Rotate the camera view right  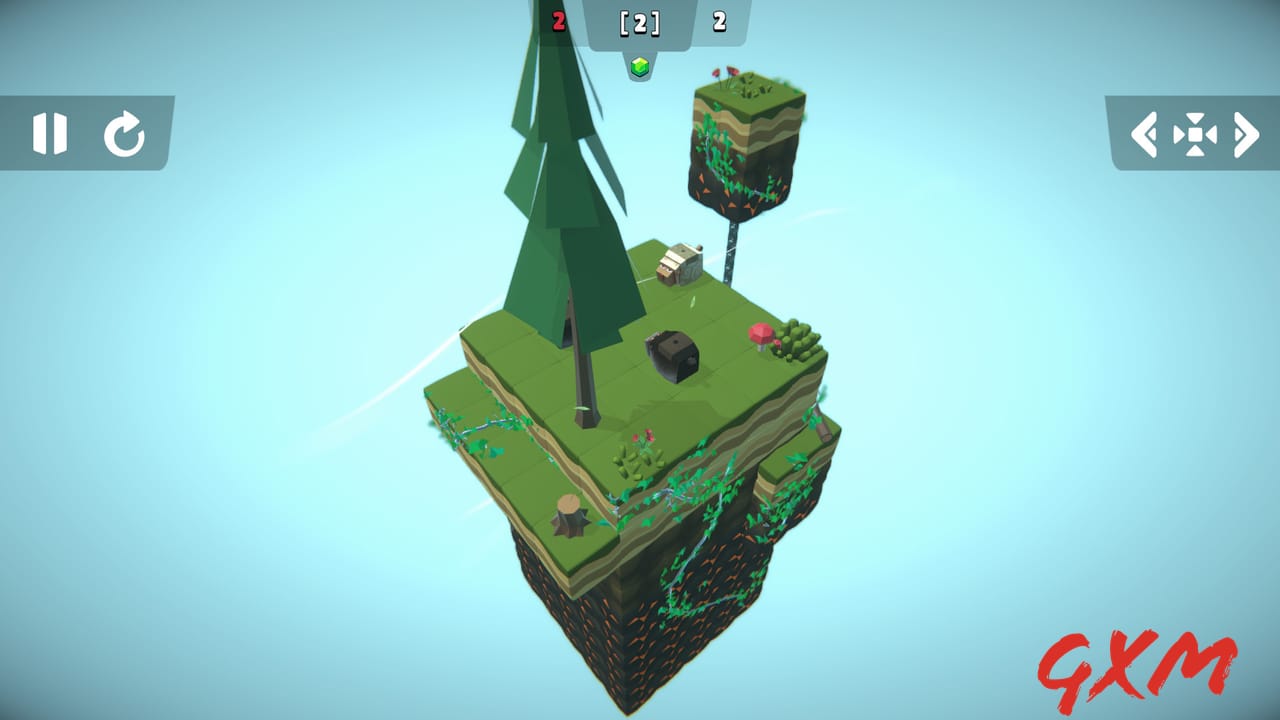[1247, 134]
